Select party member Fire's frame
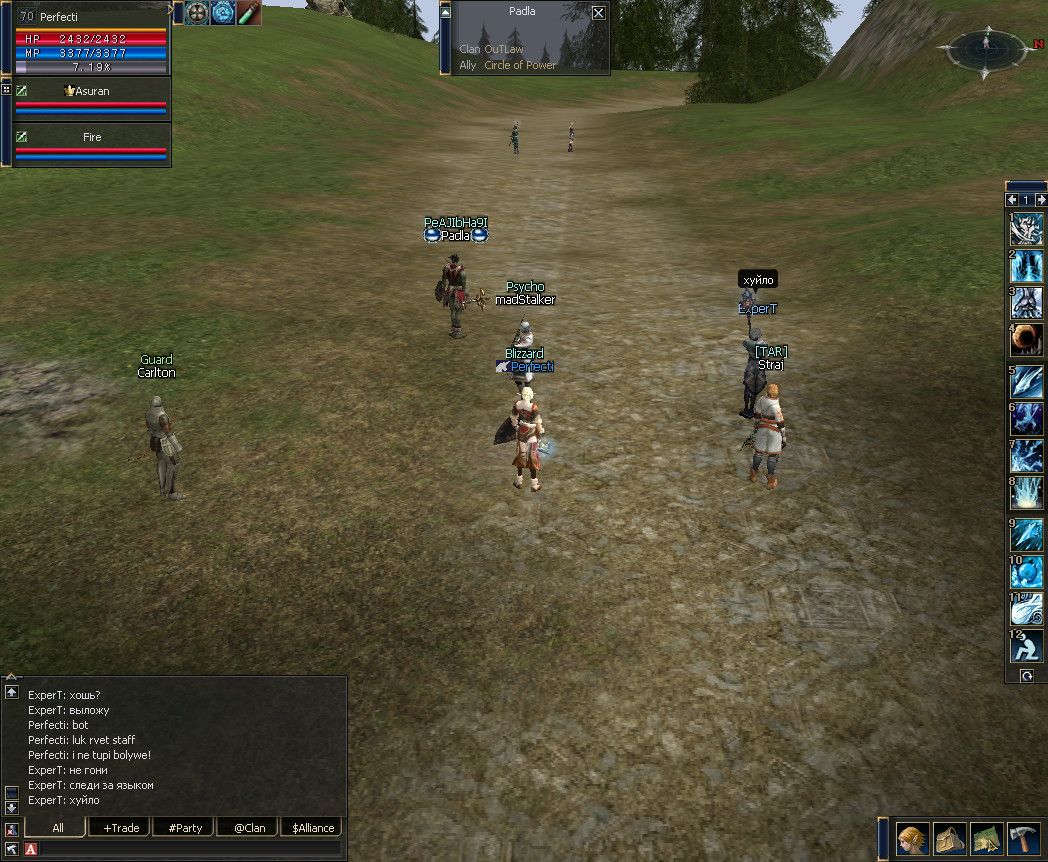 point(92,144)
